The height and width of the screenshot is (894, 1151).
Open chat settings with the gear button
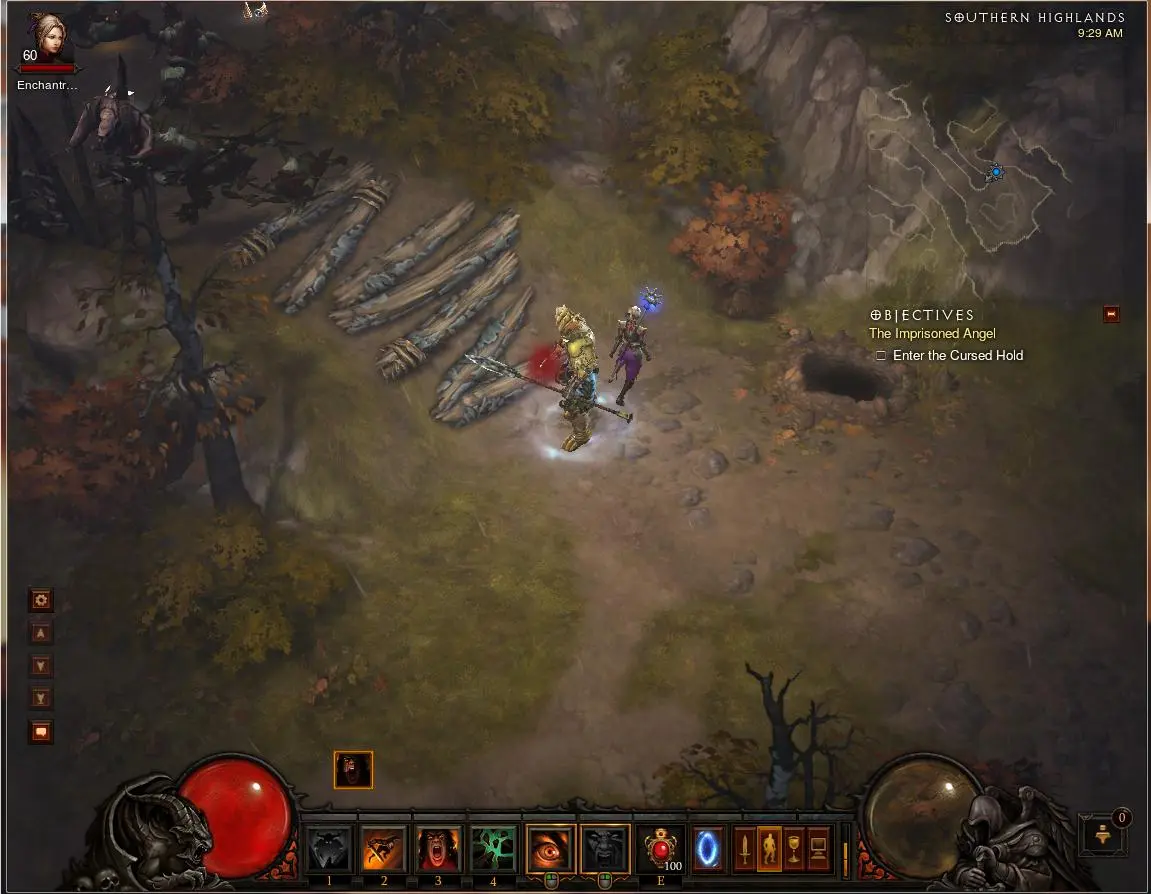coord(41,600)
